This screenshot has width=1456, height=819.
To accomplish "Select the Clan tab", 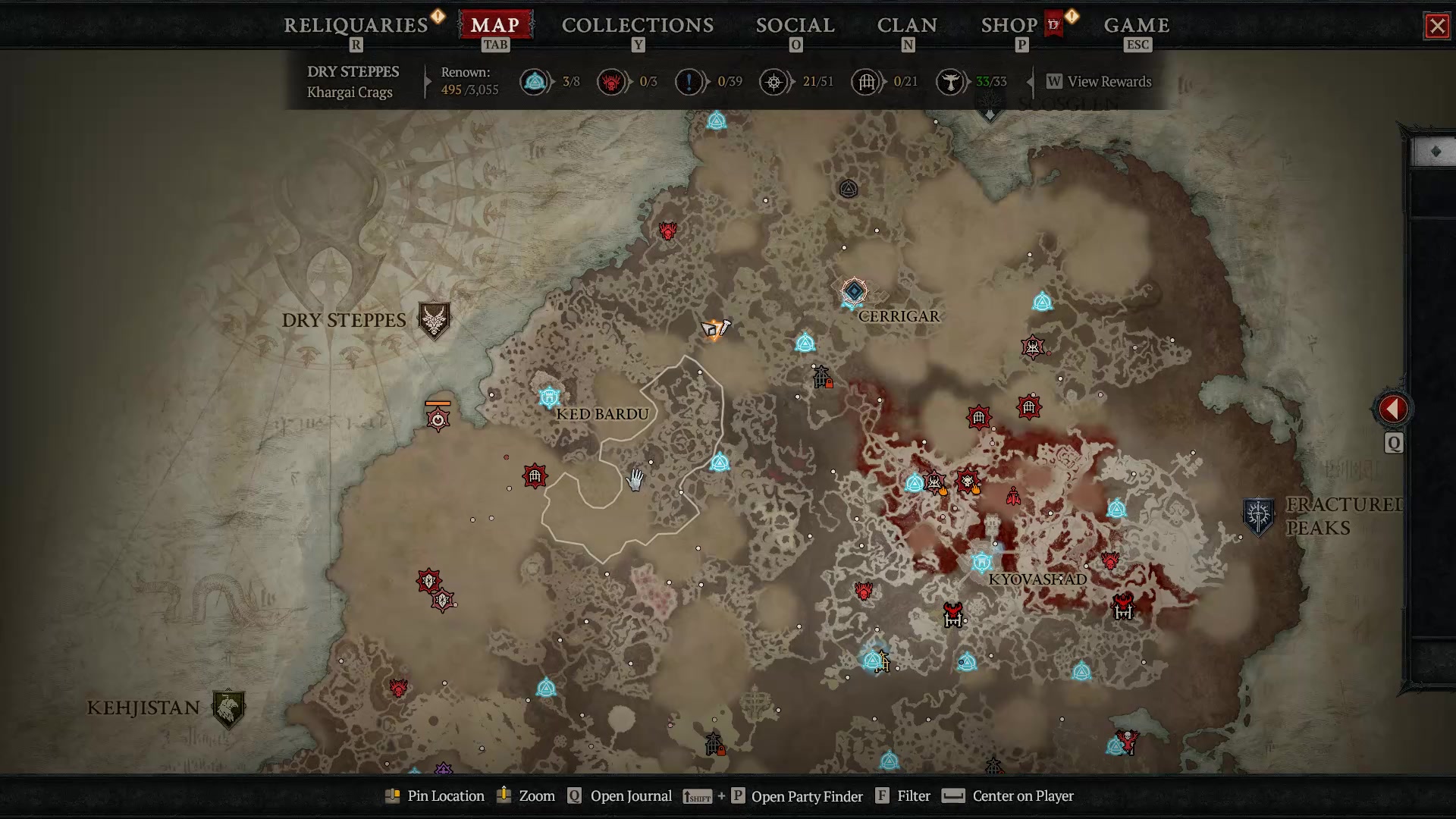I will (x=907, y=25).
